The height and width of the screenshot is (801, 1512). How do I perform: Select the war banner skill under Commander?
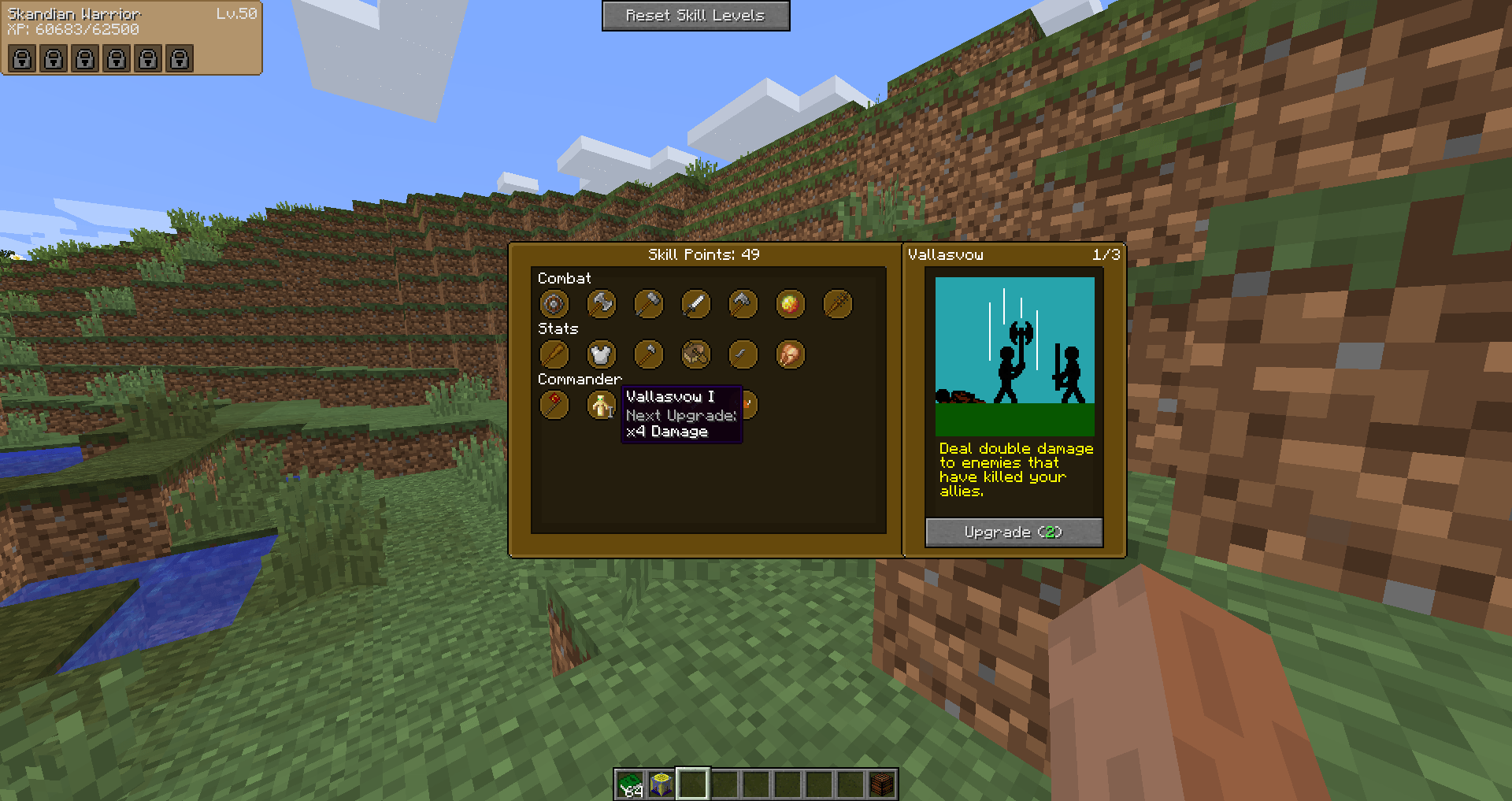click(554, 405)
